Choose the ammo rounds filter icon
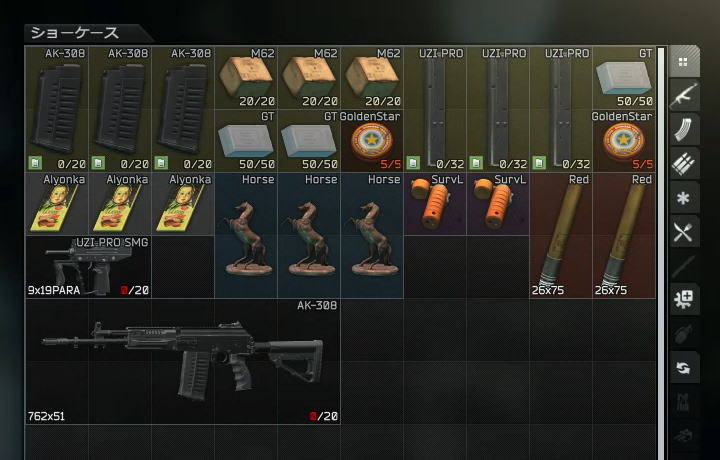The image size is (720, 460). tap(684, 163)
